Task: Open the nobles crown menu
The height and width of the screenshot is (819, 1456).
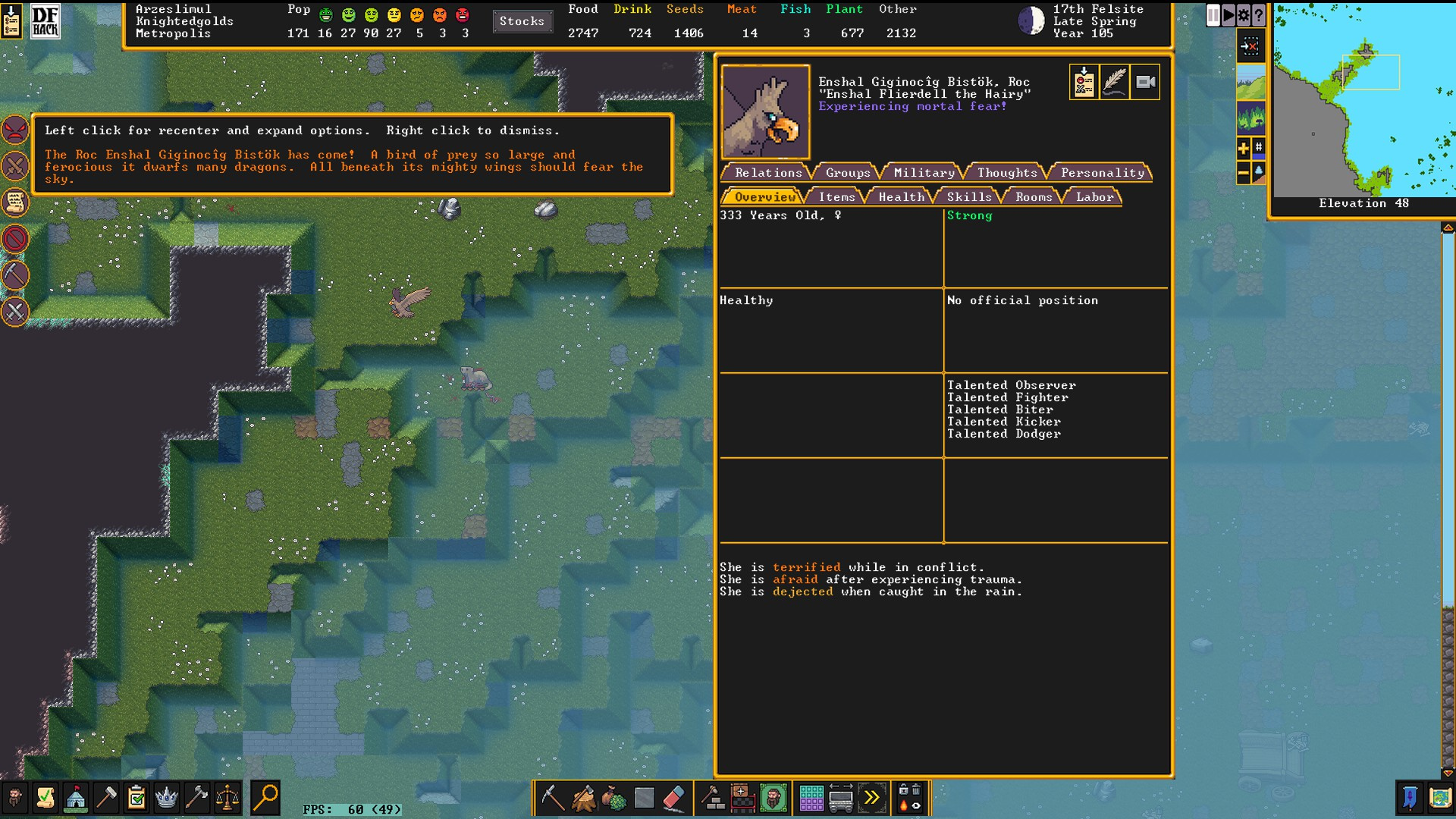Action: (166, 798)
